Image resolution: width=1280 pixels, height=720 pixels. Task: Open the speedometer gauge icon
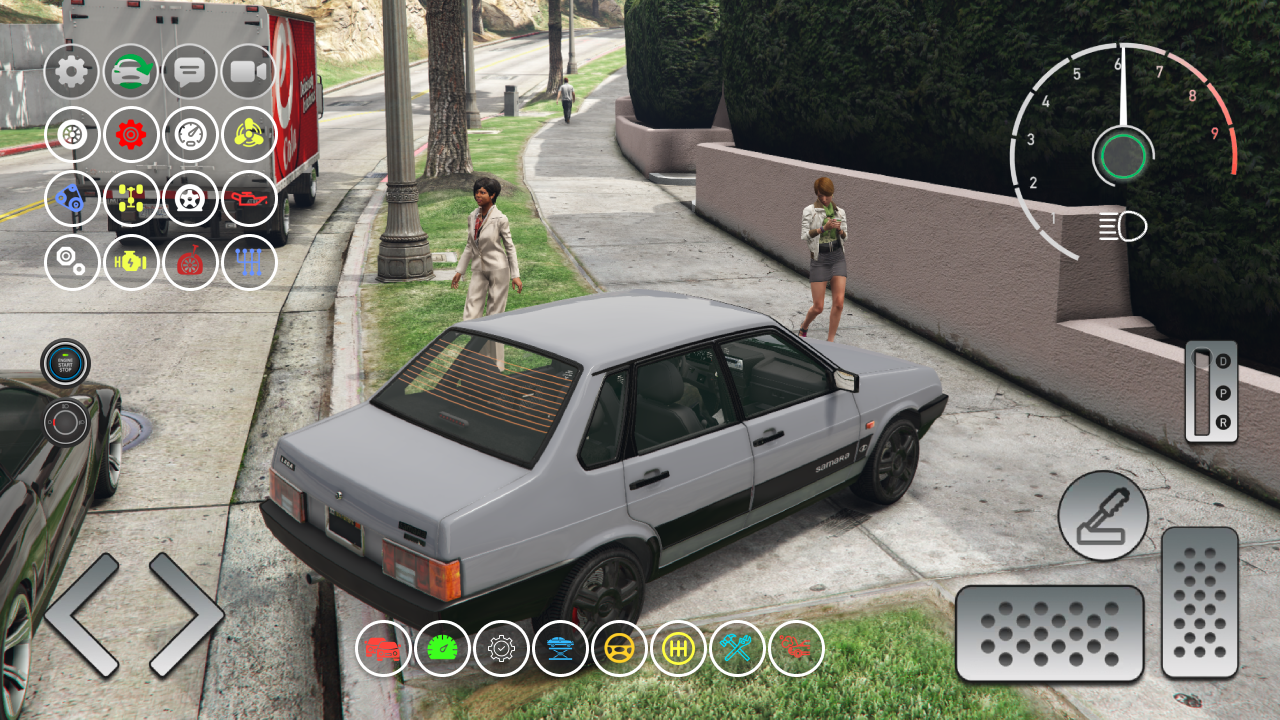pyautogui.click(x=190, y=135)
